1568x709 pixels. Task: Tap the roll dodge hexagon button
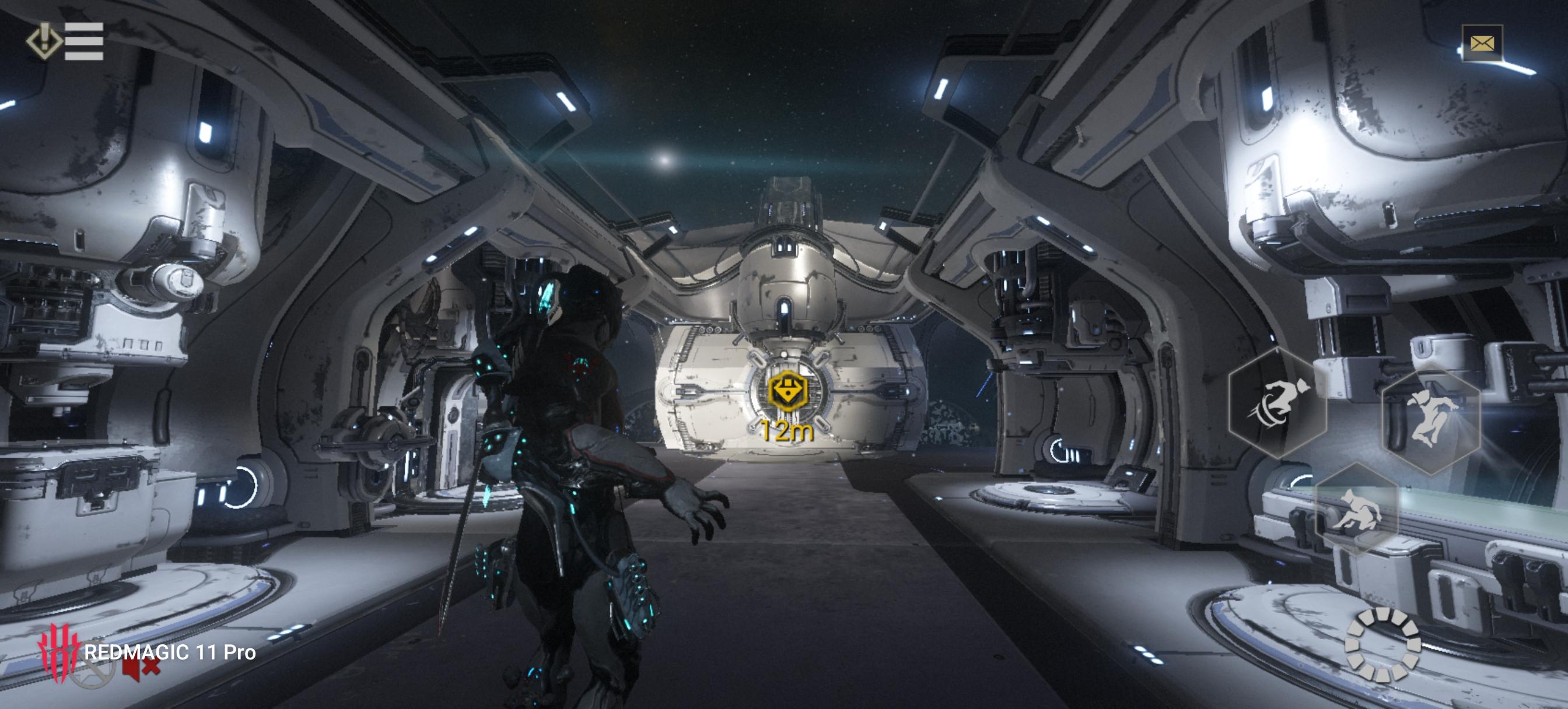pyautogui.click(x=1276, y=402)
